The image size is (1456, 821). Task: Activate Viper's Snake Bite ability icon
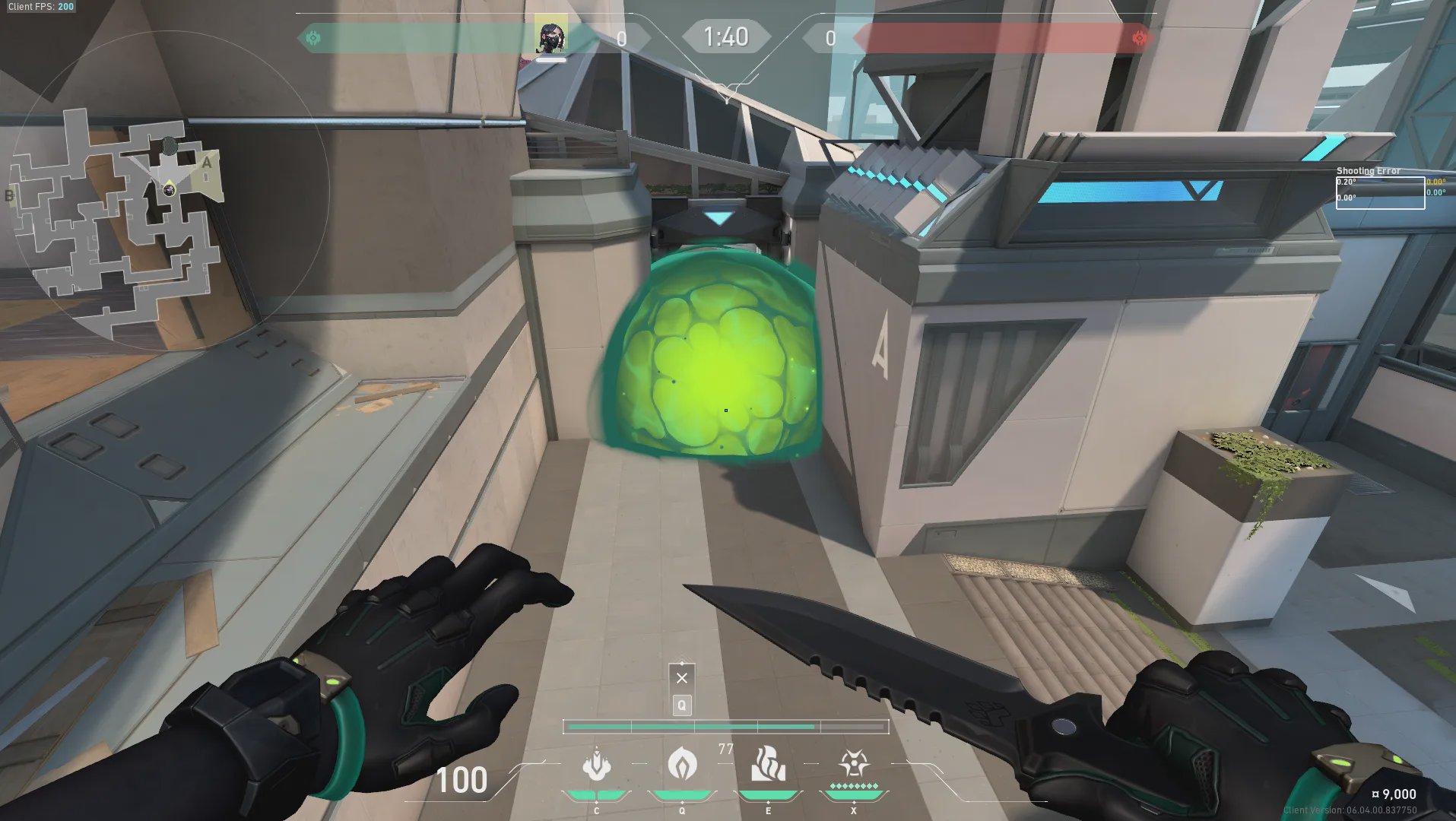coord(597,765)
